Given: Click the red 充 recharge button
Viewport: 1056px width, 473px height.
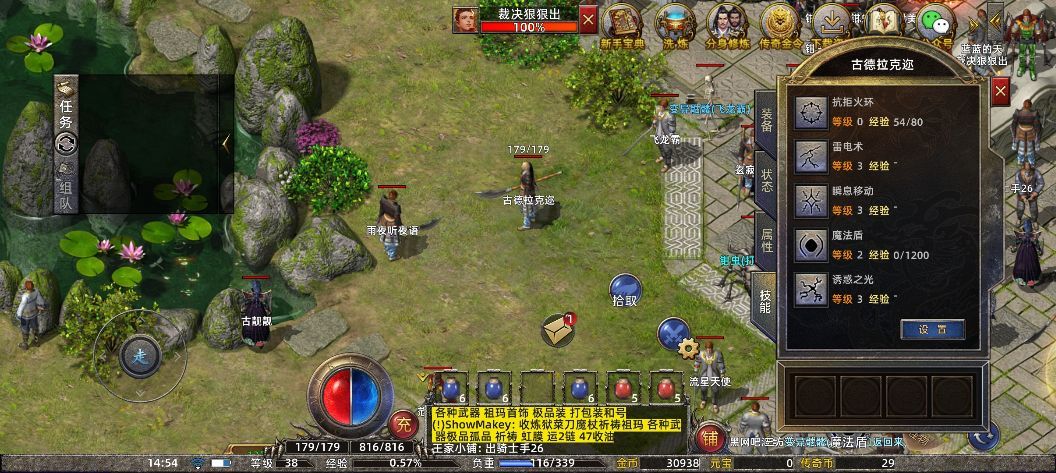Looking at the screenshot, I should 402,422.
